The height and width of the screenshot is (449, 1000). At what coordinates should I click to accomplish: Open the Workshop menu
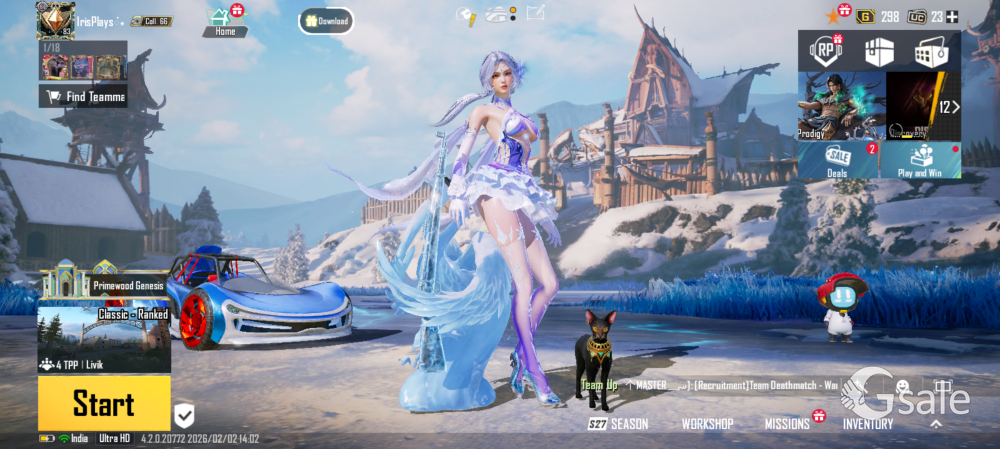click(x=708, y=424)
